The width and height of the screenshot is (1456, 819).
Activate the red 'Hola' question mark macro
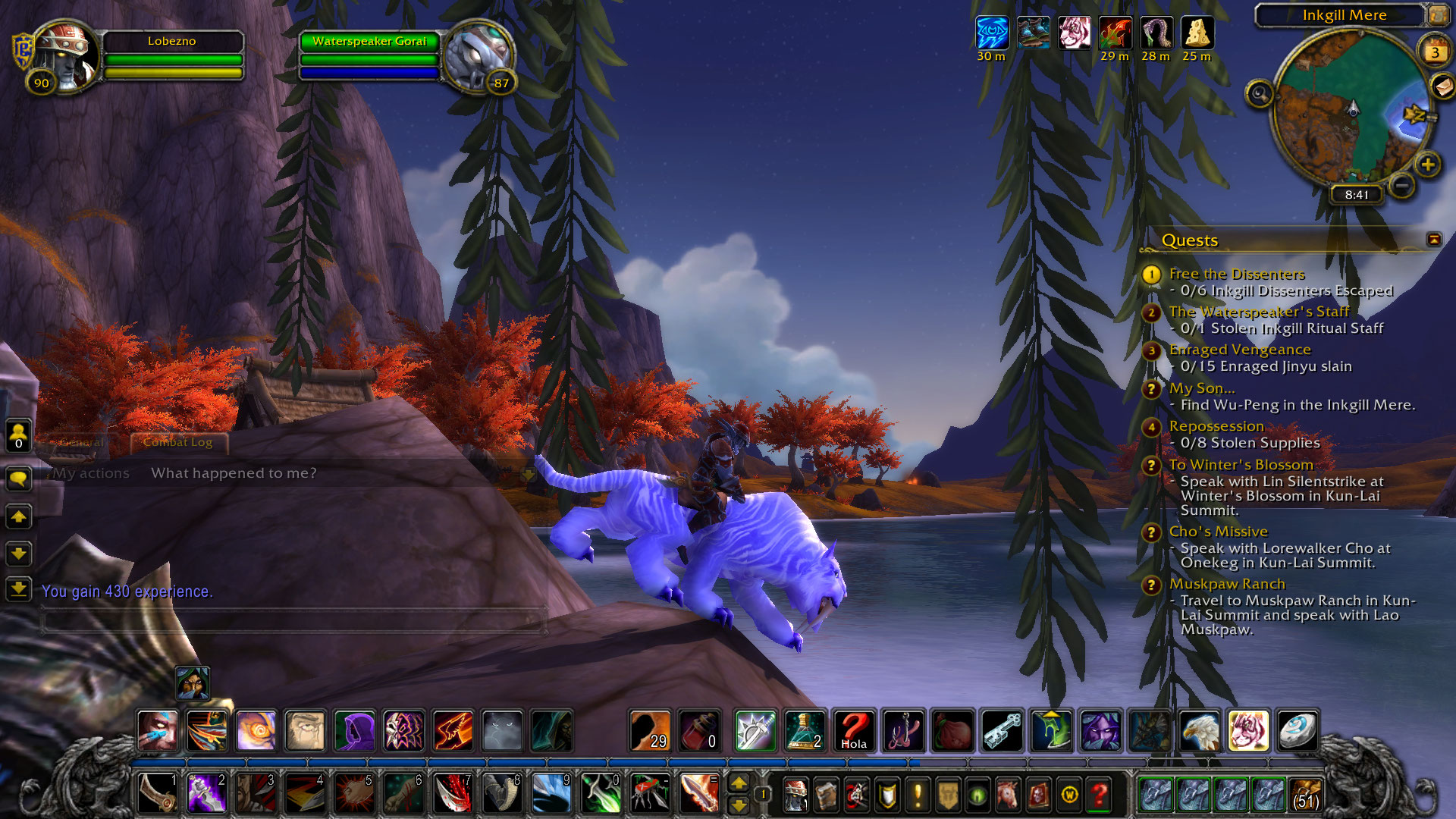[x=853, y=731]
